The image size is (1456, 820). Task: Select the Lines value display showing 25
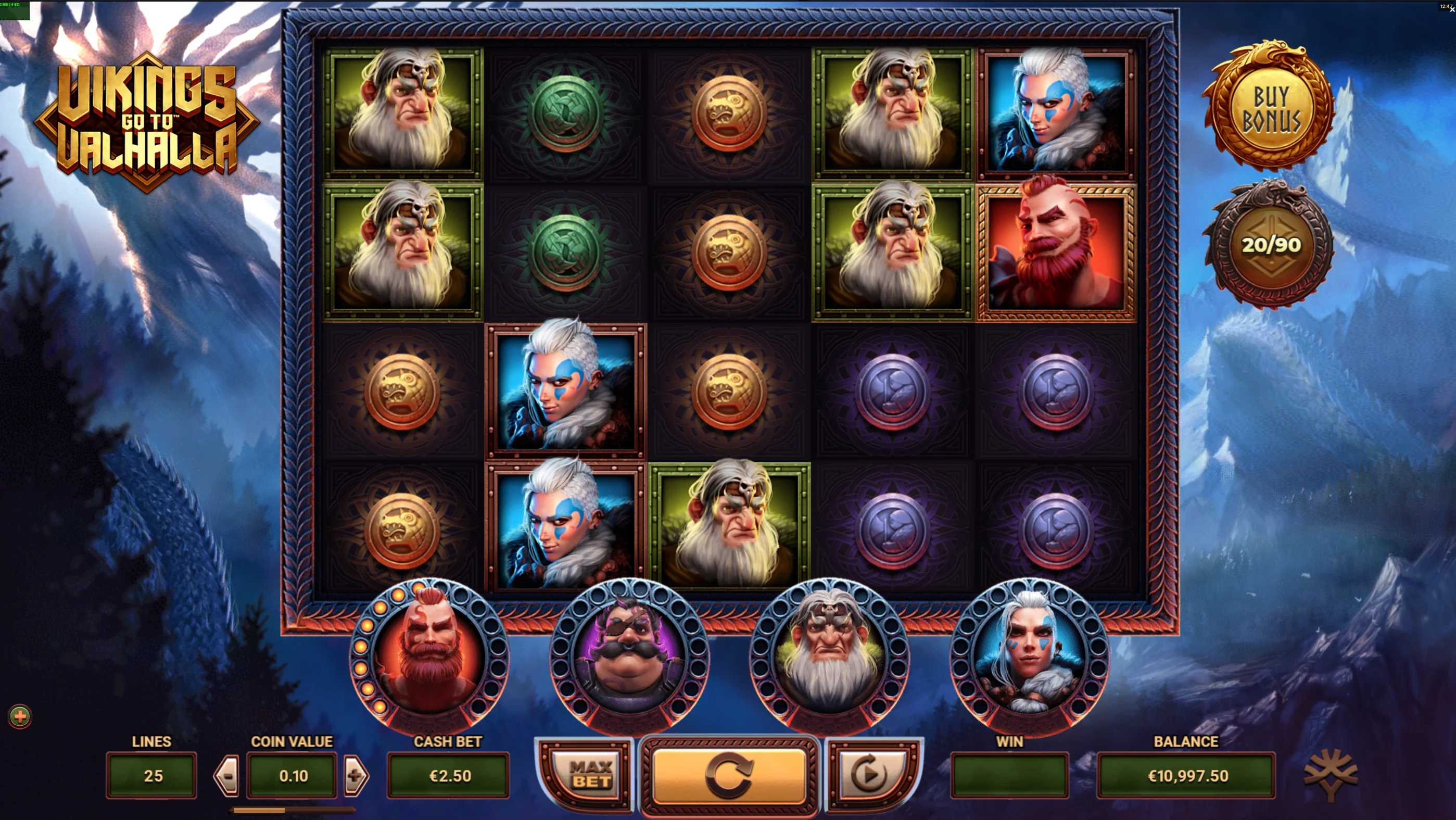(x=151, y=775)
